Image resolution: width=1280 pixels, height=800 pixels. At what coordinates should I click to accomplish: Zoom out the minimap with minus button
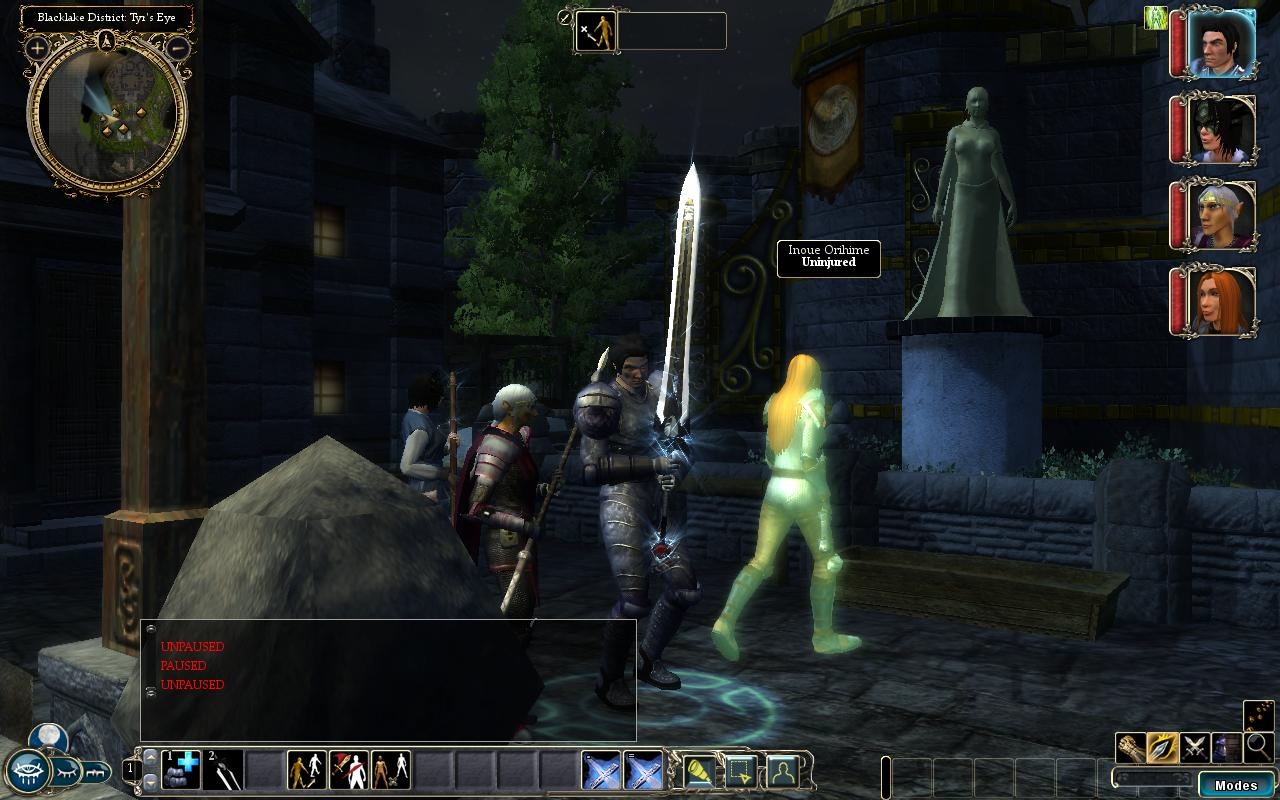pos(177,47)
